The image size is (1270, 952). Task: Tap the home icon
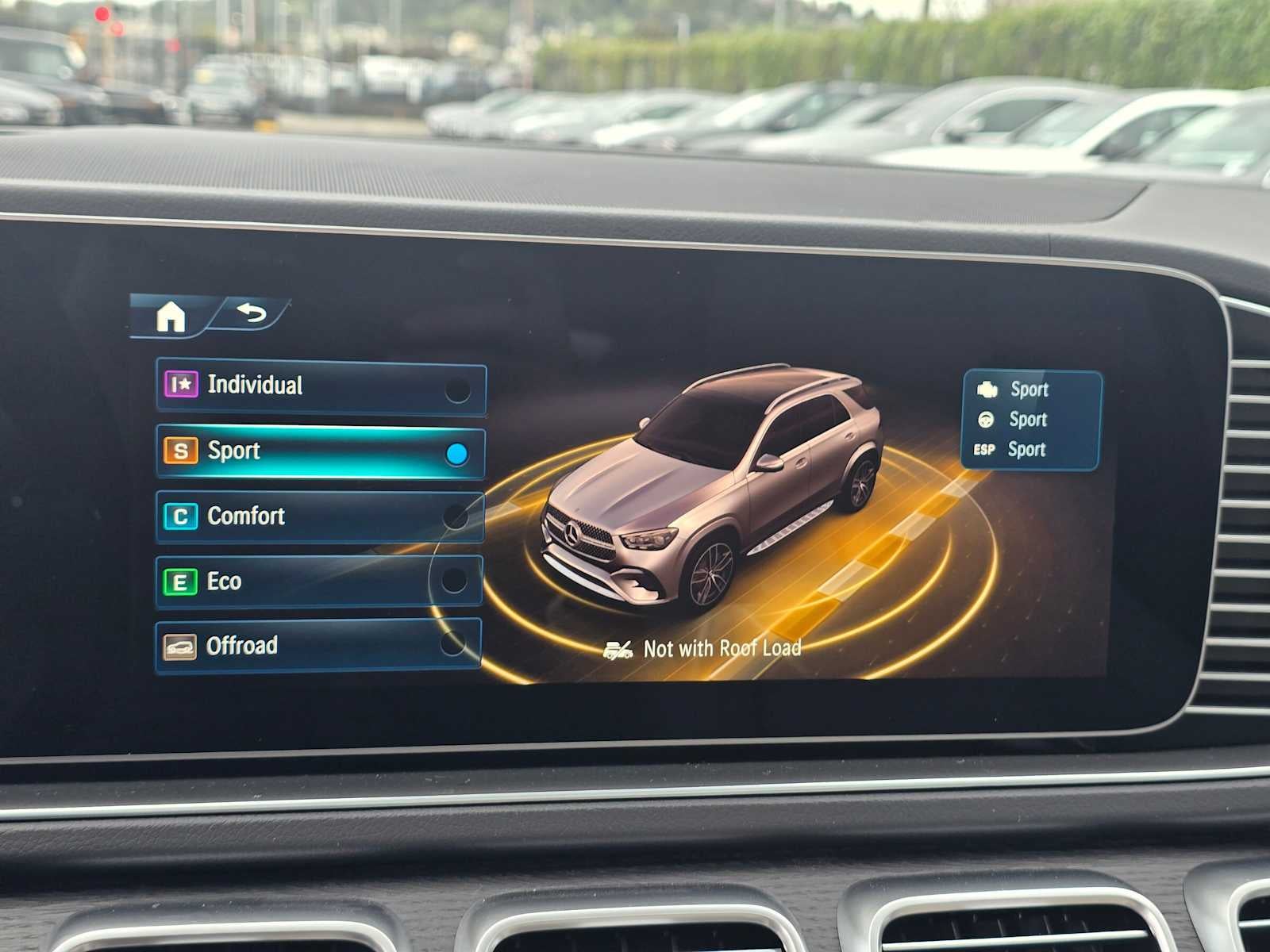click(x=171, y=317)
